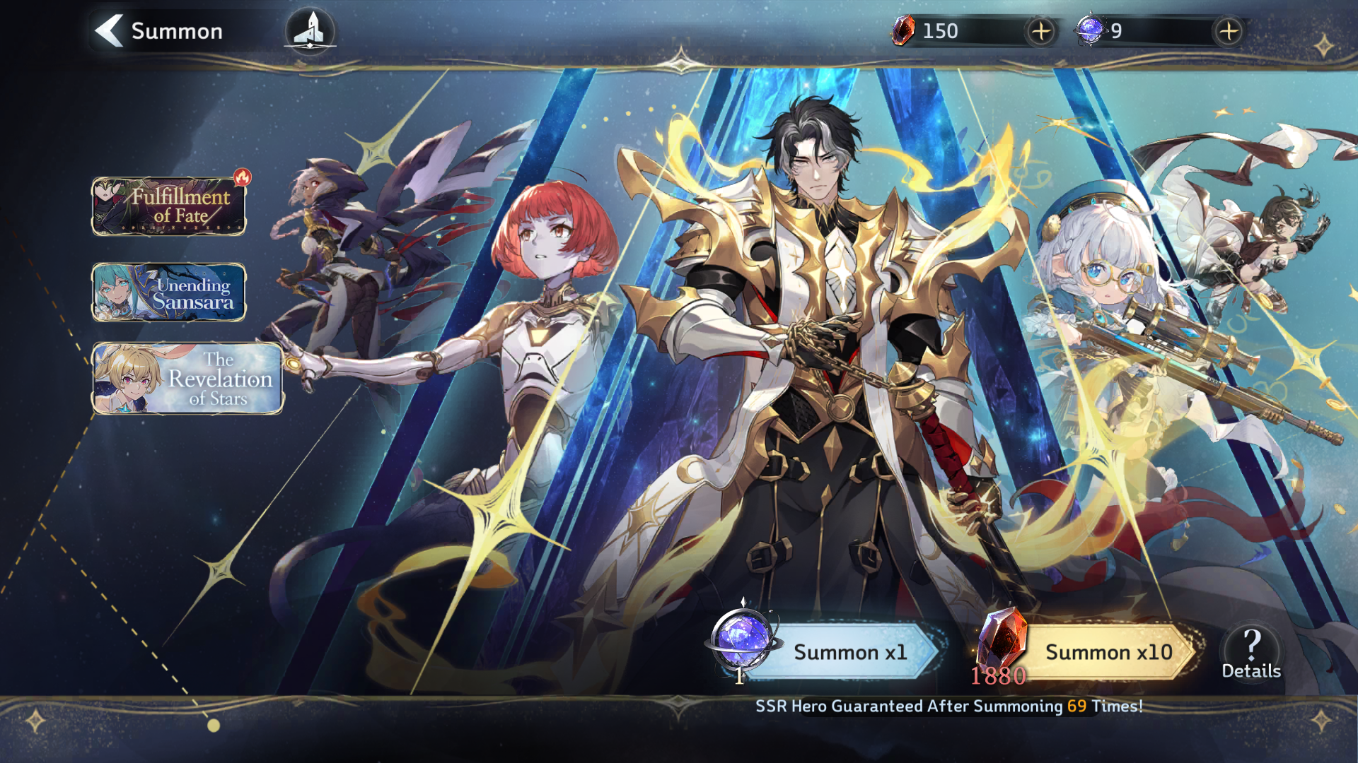Open the summon Details
Screen dimensions: 1358x763
pos(1250,652)
